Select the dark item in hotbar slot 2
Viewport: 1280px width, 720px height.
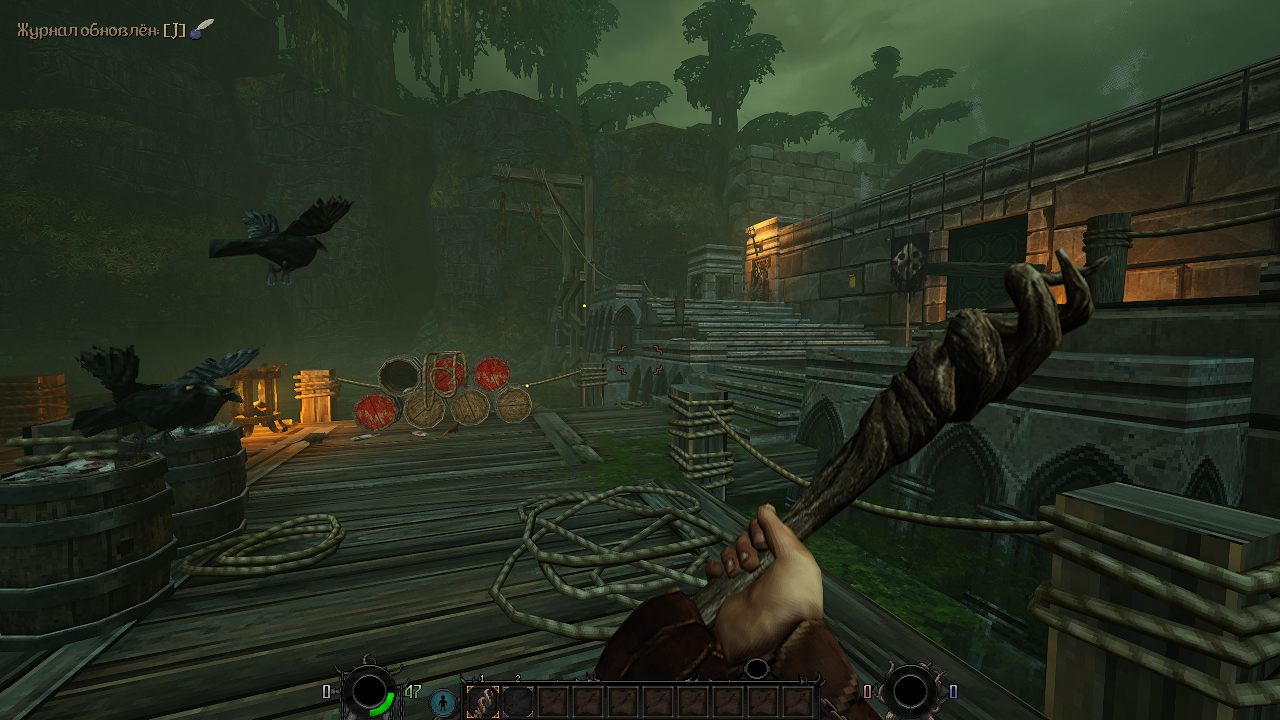517,702
